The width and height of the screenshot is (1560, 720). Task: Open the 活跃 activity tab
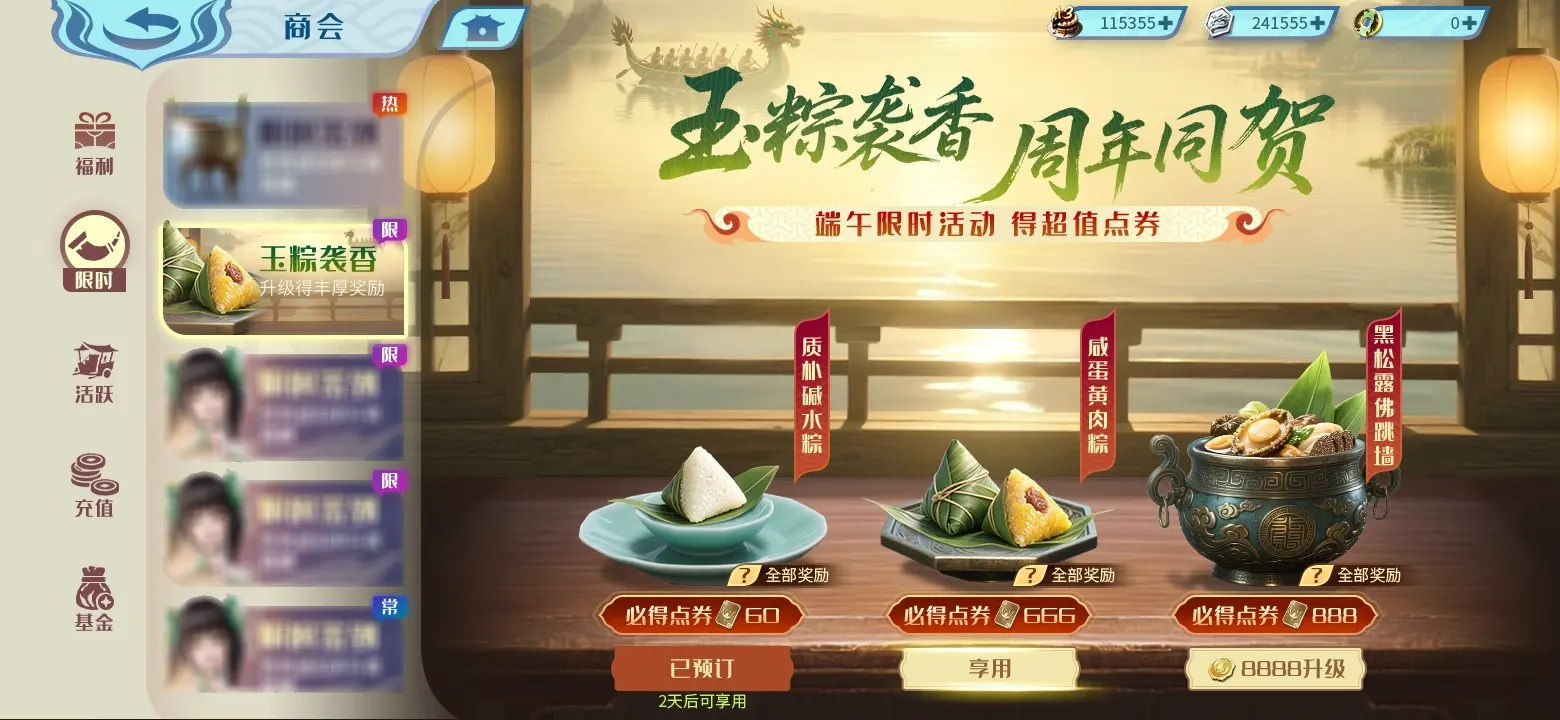click(94, 373)
